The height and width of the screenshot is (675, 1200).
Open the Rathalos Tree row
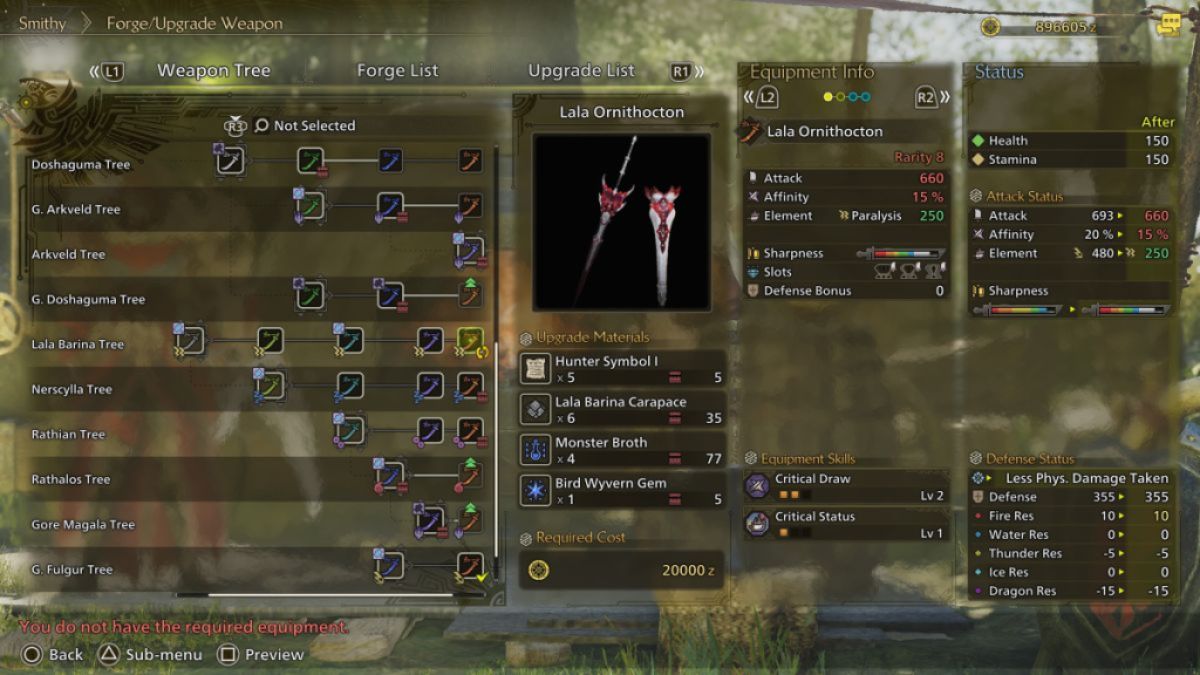coord(71,479)
